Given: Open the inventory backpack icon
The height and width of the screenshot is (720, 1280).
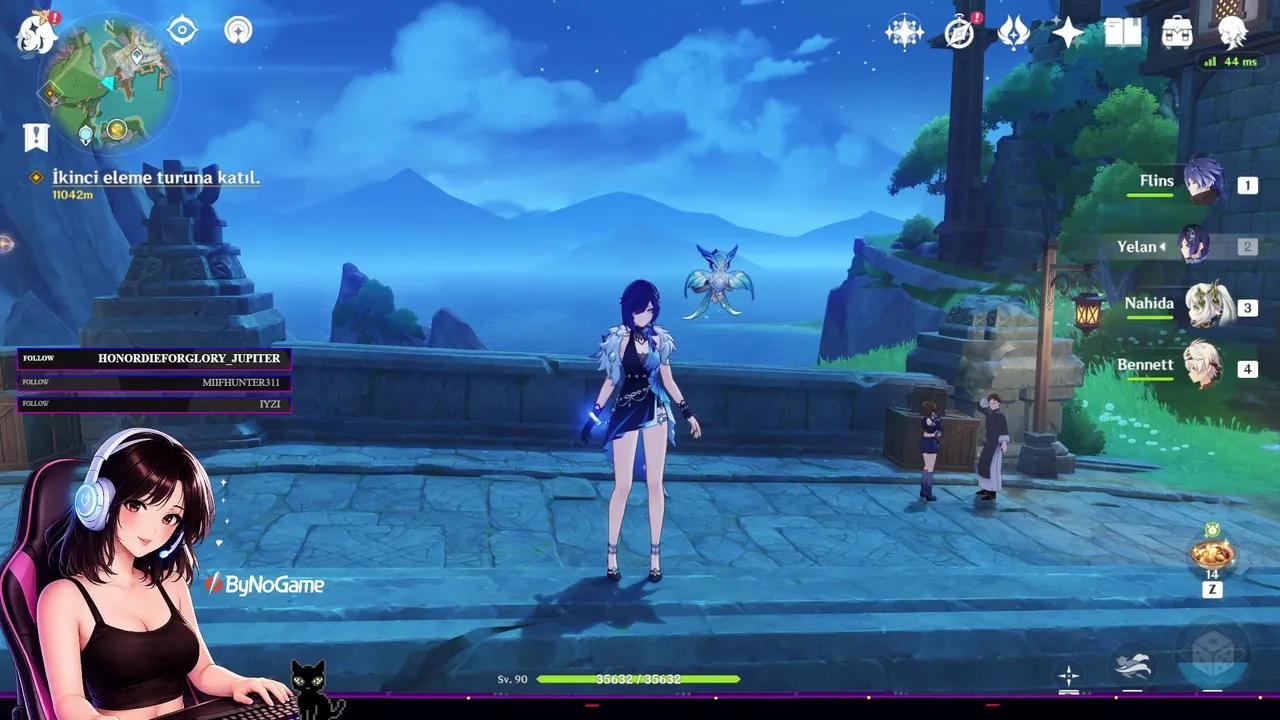Looking at the screenshot, I should coord(1178,33).
